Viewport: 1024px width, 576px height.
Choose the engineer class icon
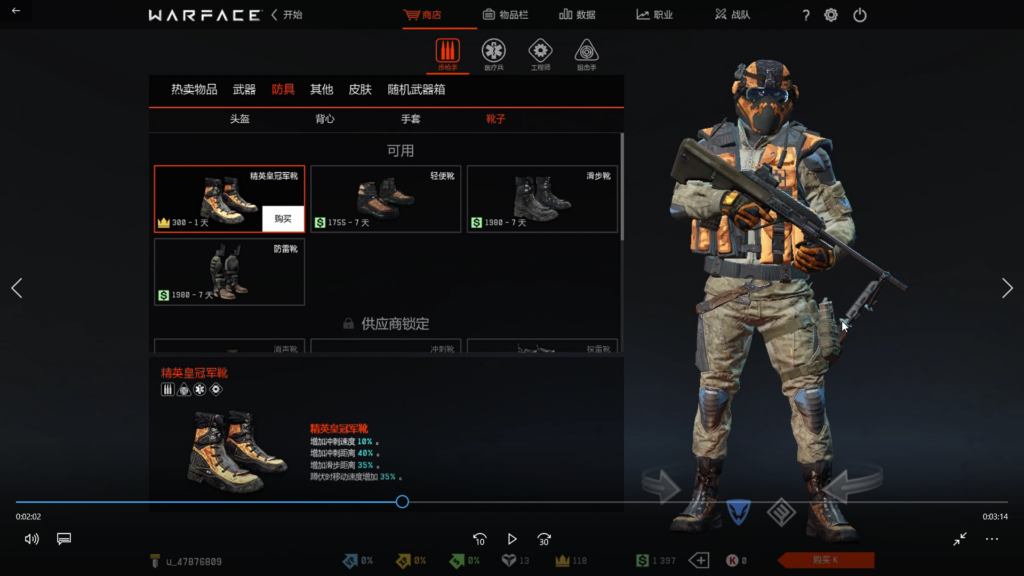point(540,51)
